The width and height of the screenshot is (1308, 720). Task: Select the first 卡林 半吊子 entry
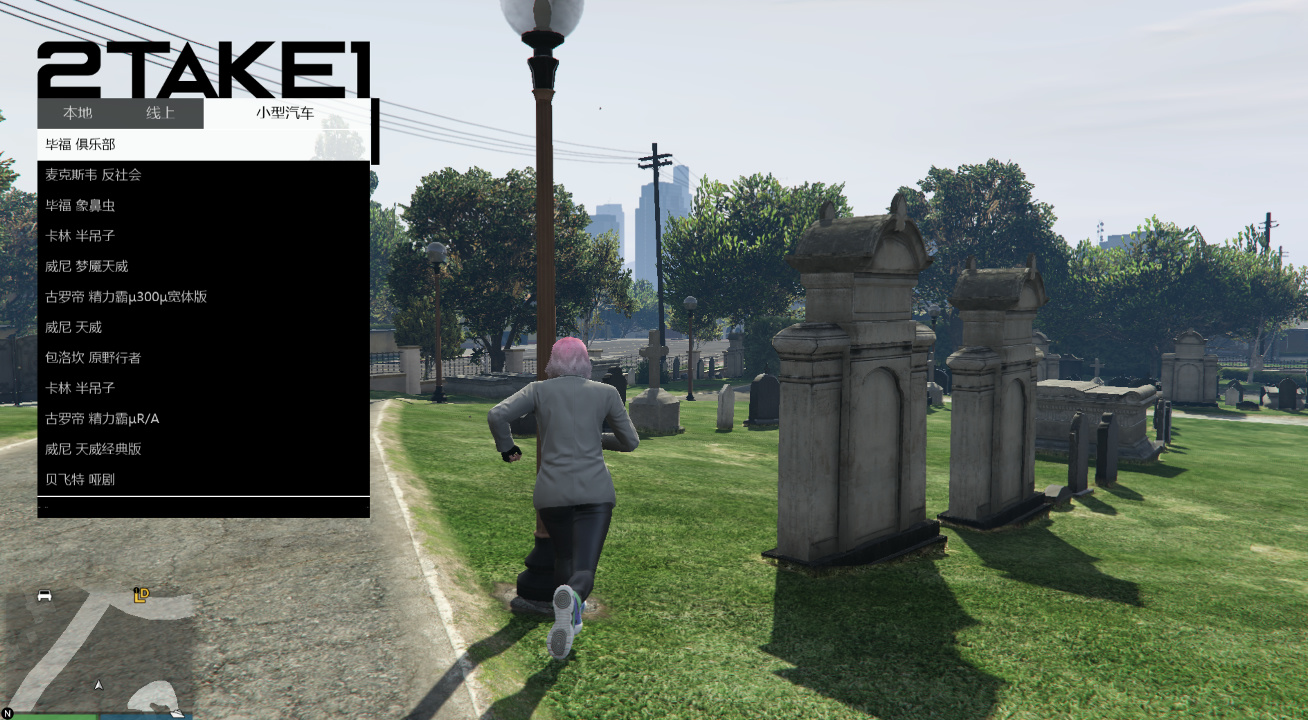[x=100, y=235]
